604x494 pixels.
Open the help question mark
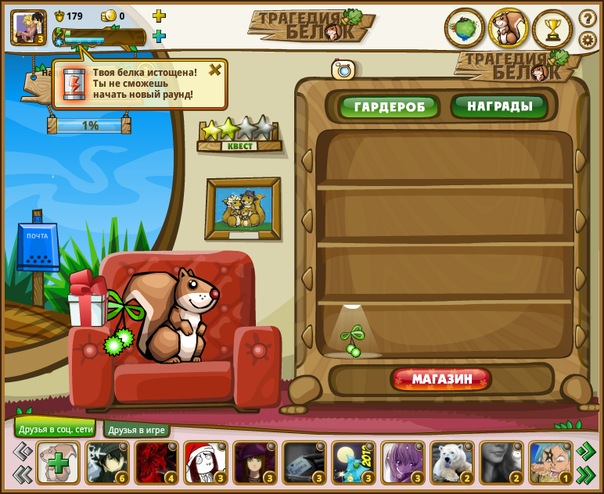[x=587, y=19]
